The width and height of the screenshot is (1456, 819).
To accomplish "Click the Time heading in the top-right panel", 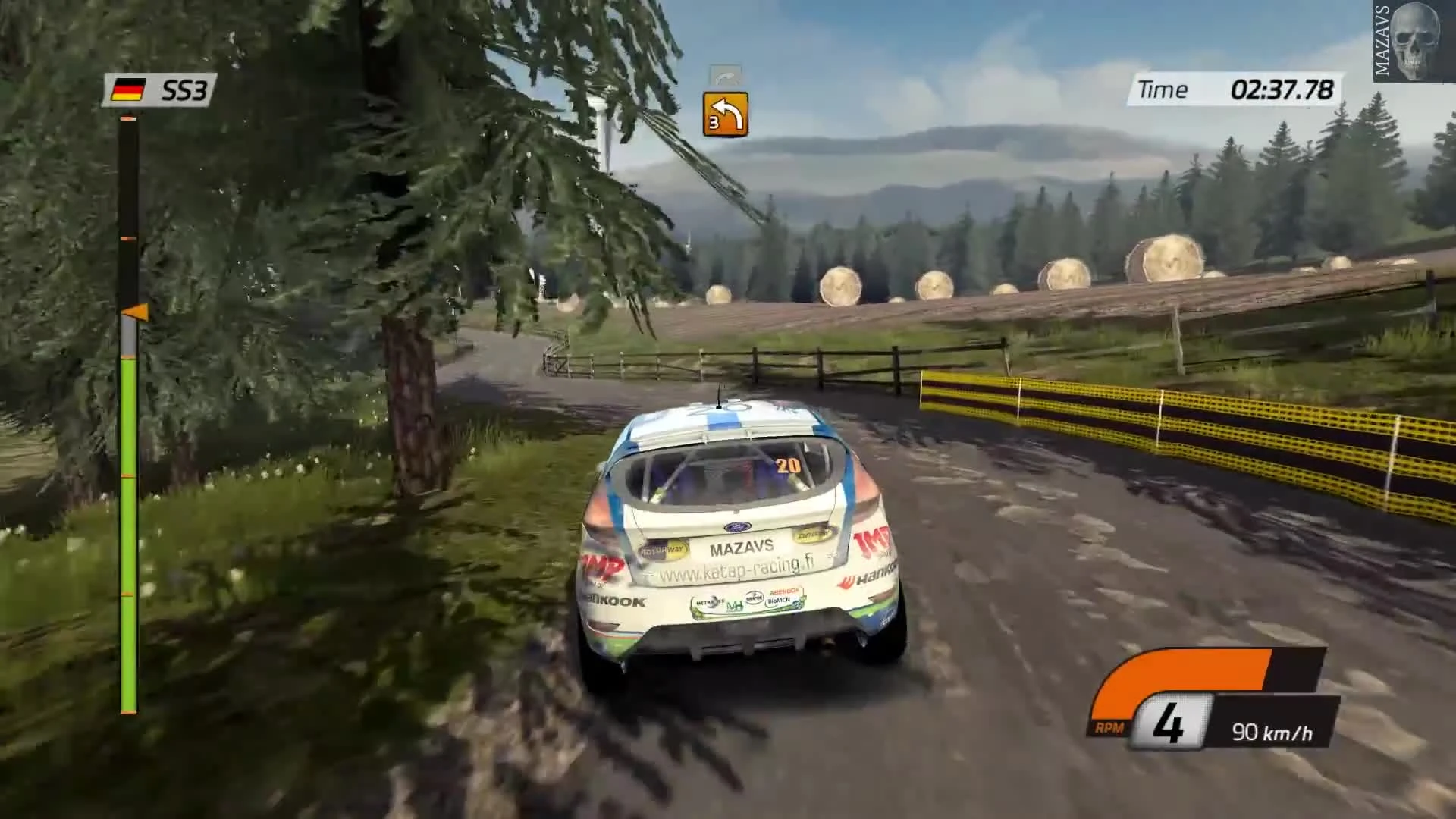I will 1165,89.
